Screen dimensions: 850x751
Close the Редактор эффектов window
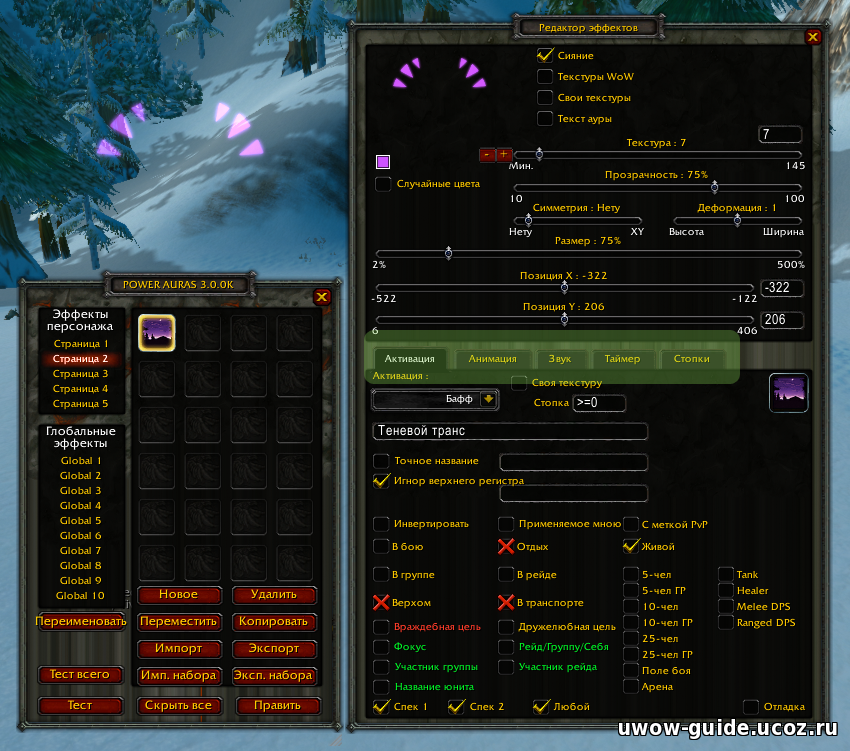click(812, 37)
